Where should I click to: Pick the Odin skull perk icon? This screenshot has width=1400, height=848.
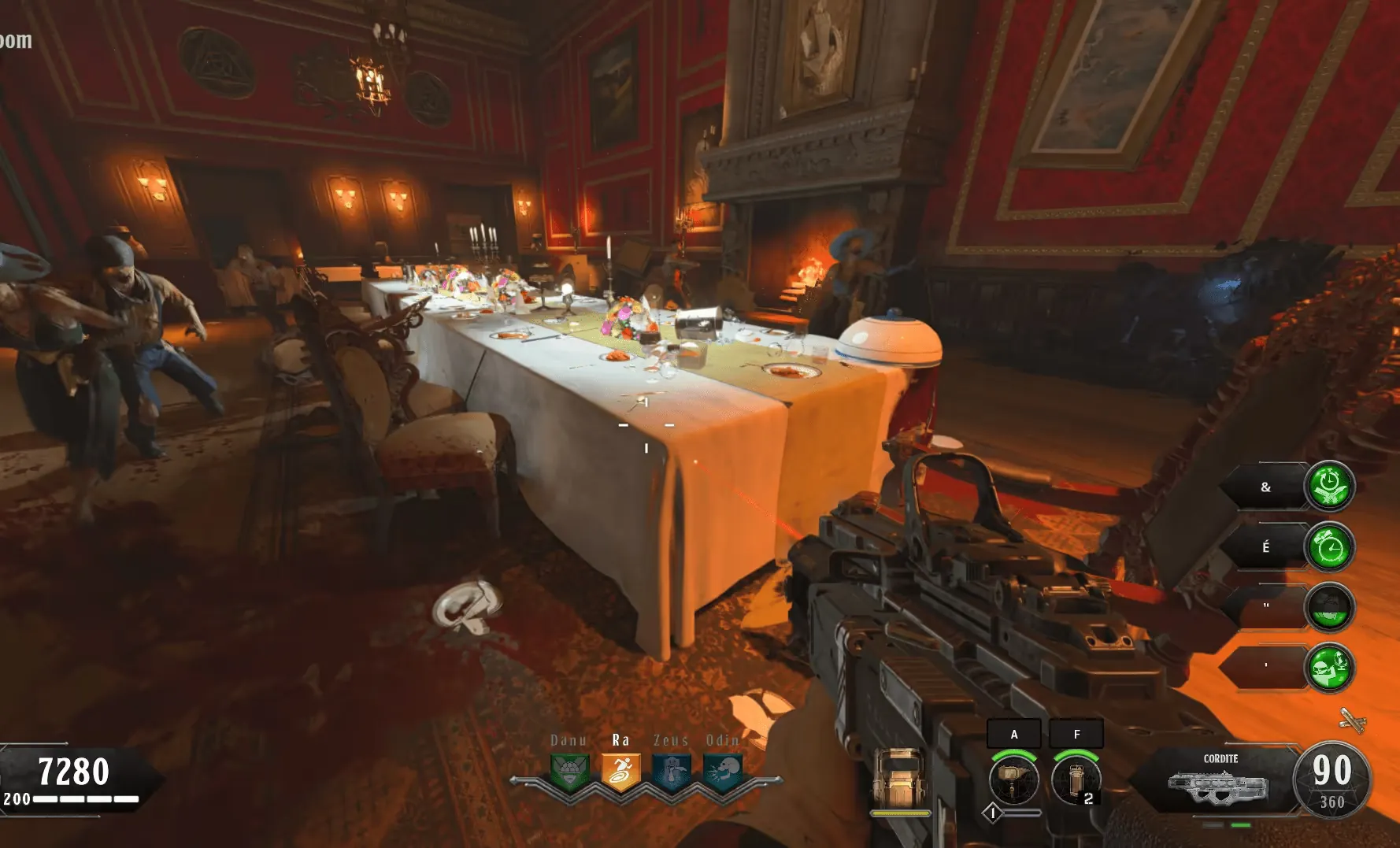(x=723, y=771)
